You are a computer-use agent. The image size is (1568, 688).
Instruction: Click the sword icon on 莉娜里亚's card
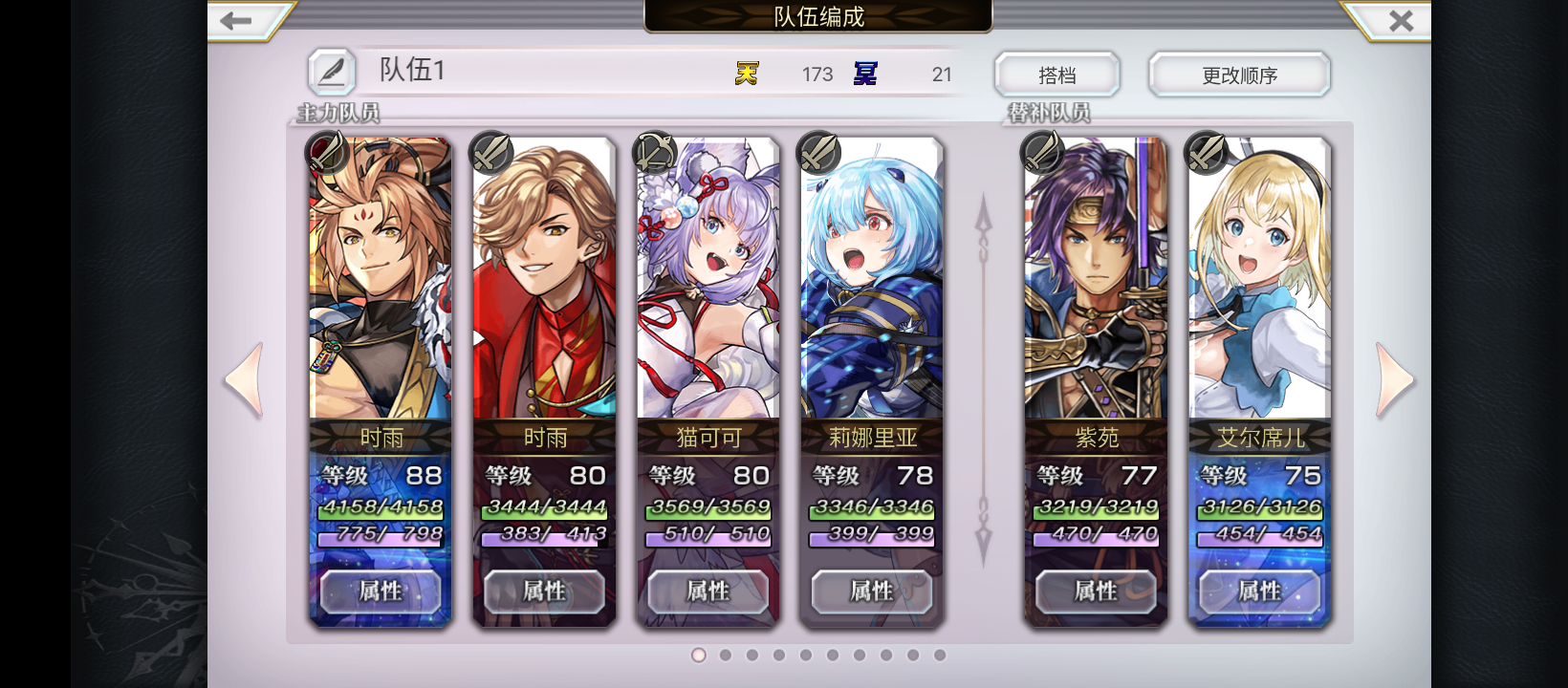(819, 152)
